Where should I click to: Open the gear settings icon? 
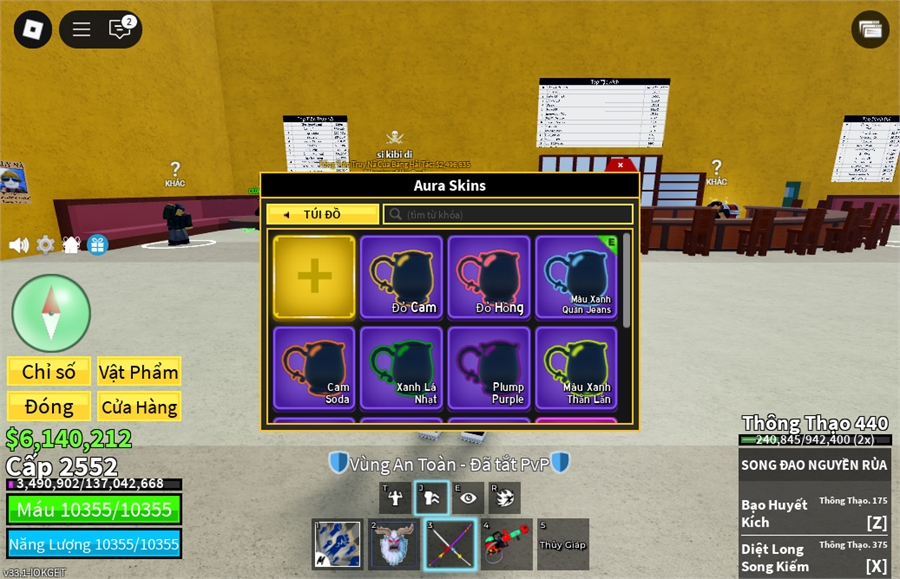45,244
